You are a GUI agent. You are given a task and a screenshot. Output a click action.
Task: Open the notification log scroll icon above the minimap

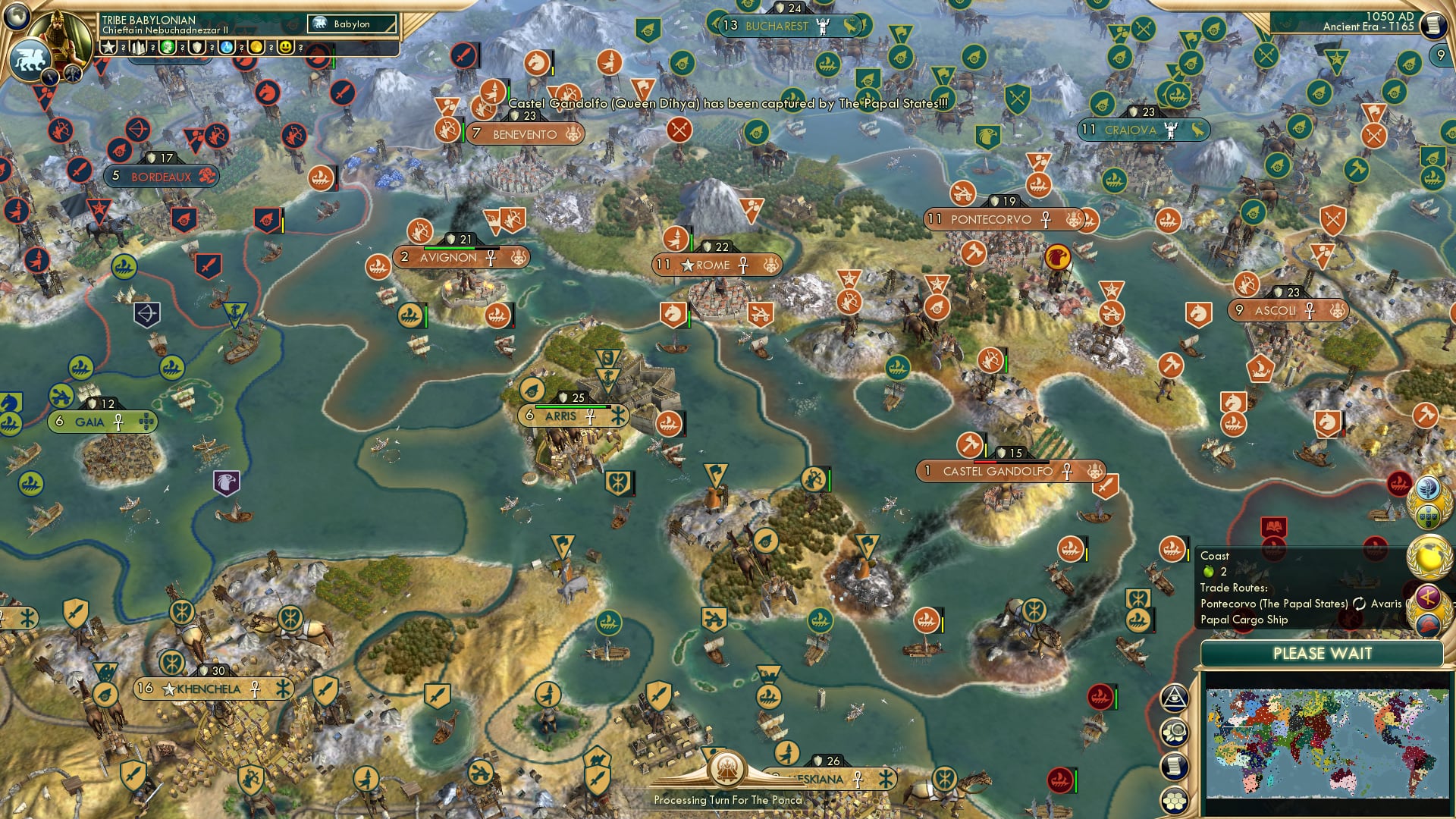[x=1174, y=766]
